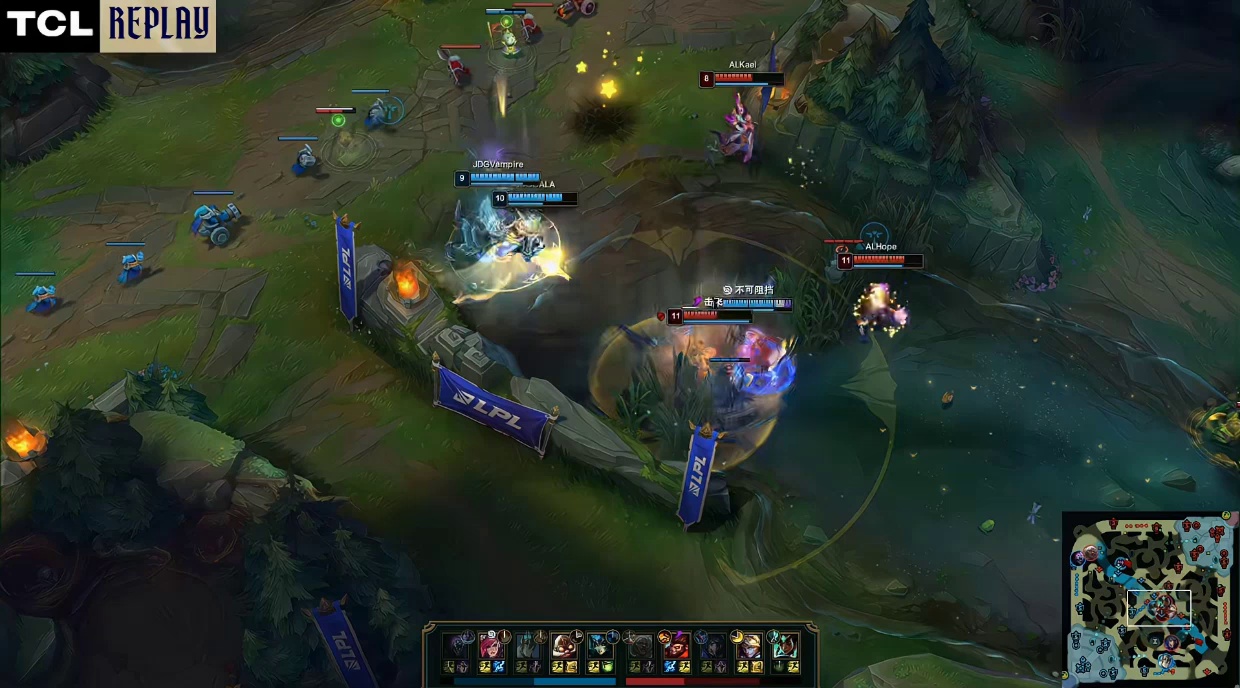The height and width of the screenshot is (688, 1240).
Task: Select the pink-haired Vi portrait
Action: [490, 645]
